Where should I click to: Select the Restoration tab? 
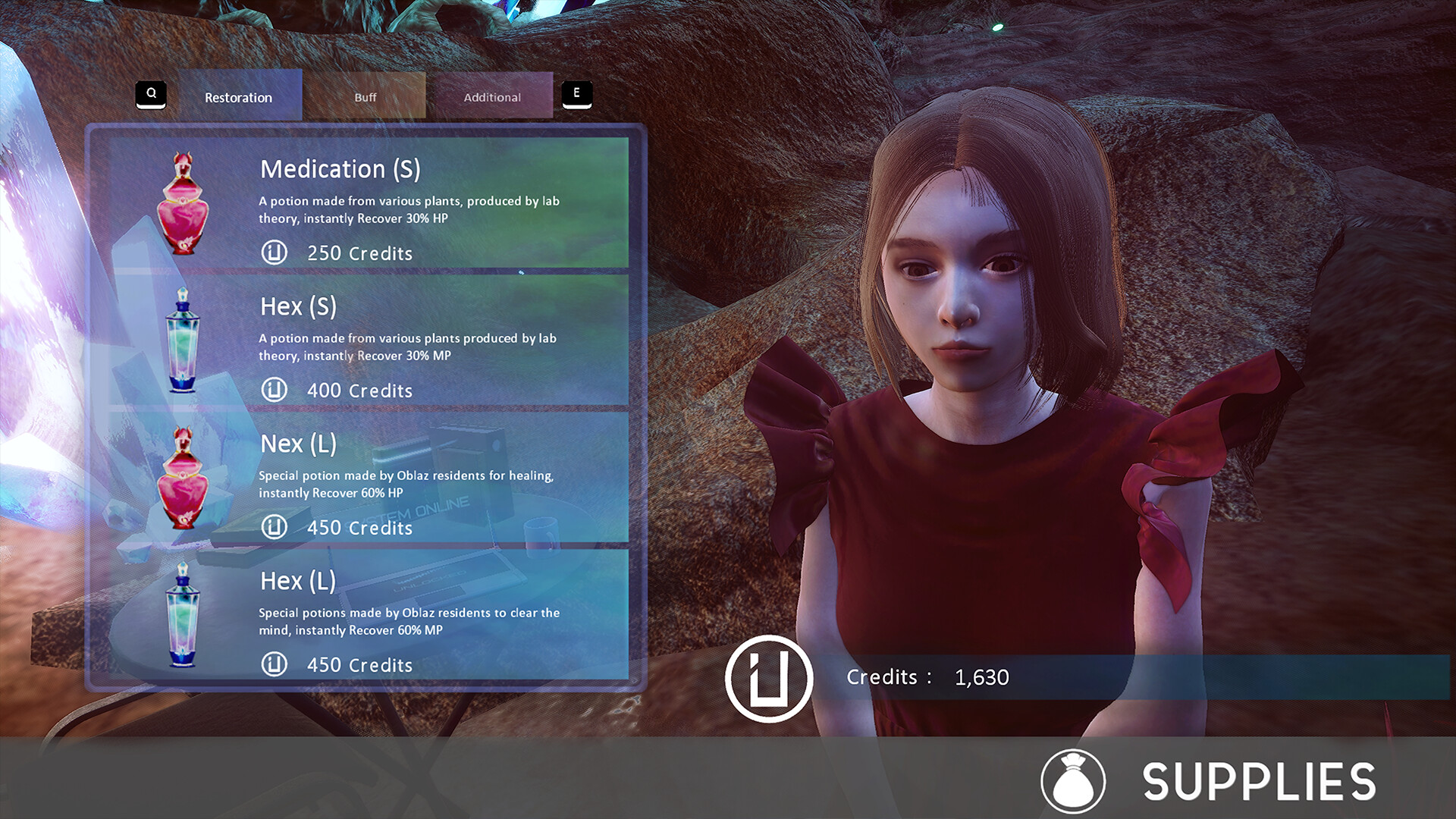point(238,97)
